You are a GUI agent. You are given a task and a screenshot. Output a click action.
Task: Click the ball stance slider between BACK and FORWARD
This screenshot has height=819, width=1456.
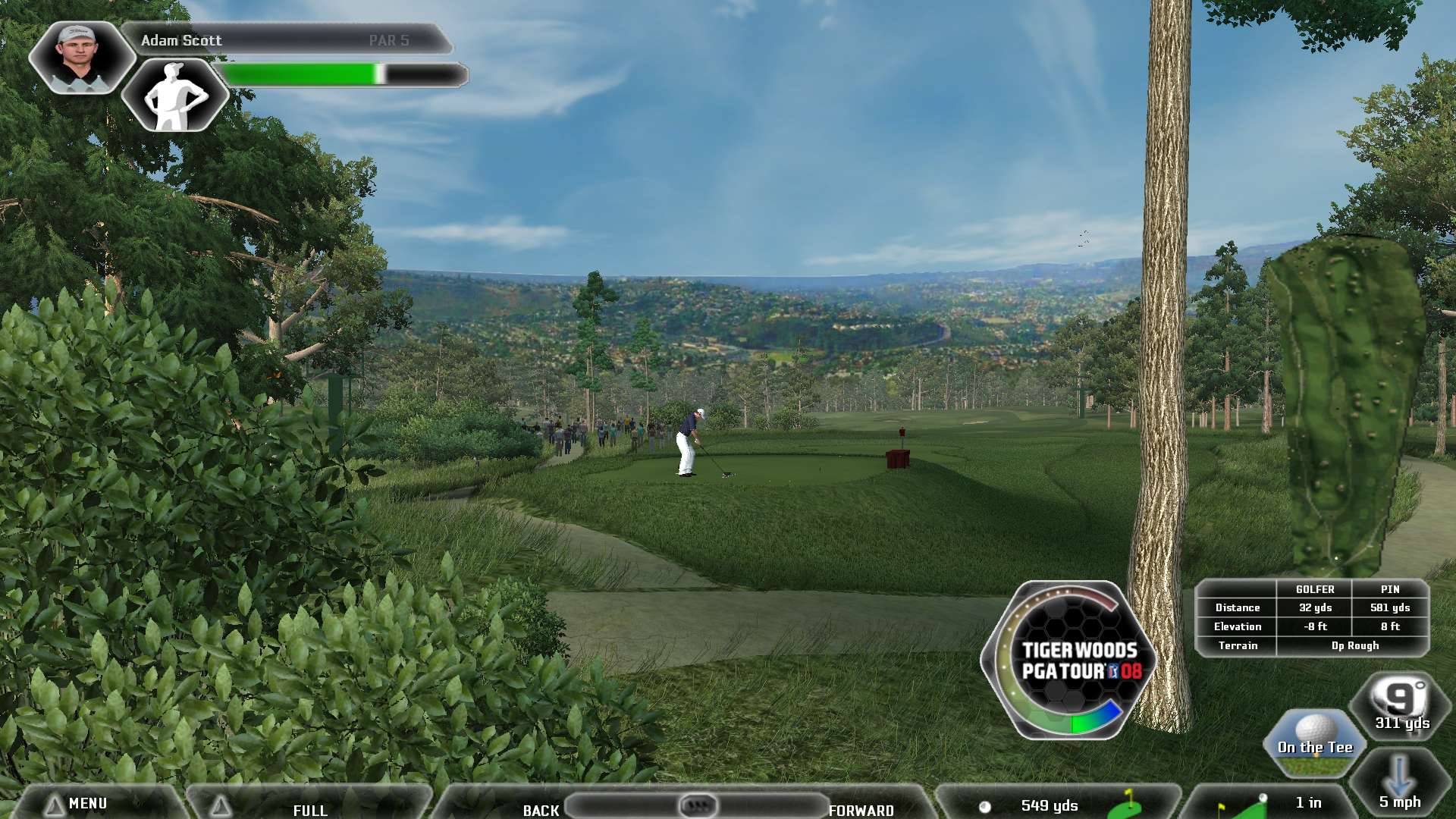[698, 805]
